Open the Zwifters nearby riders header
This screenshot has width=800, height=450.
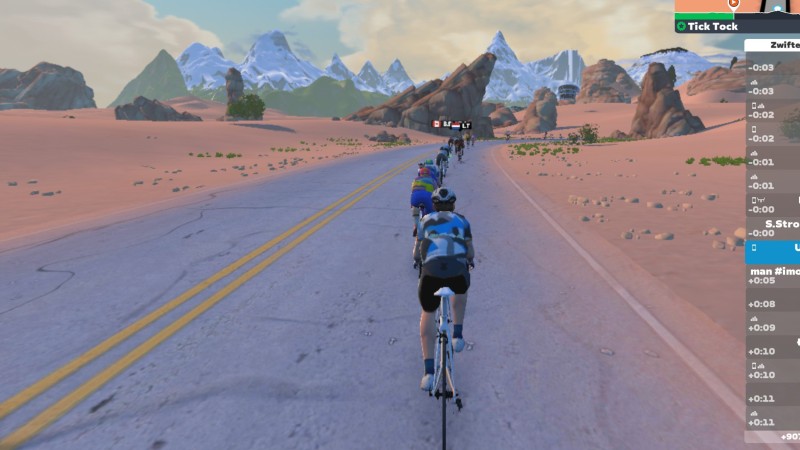772,45
